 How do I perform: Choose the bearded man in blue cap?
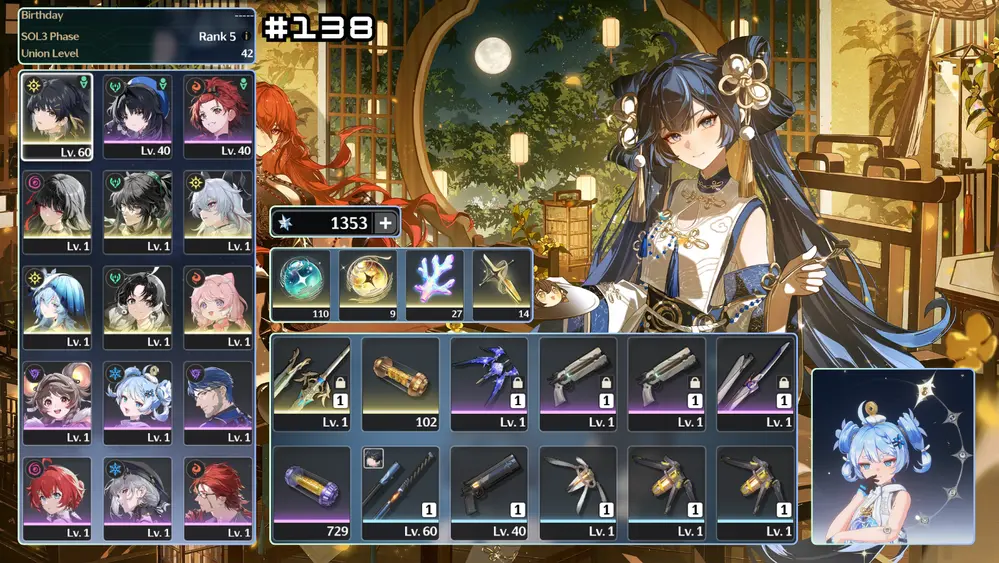(x=218, y=402)
